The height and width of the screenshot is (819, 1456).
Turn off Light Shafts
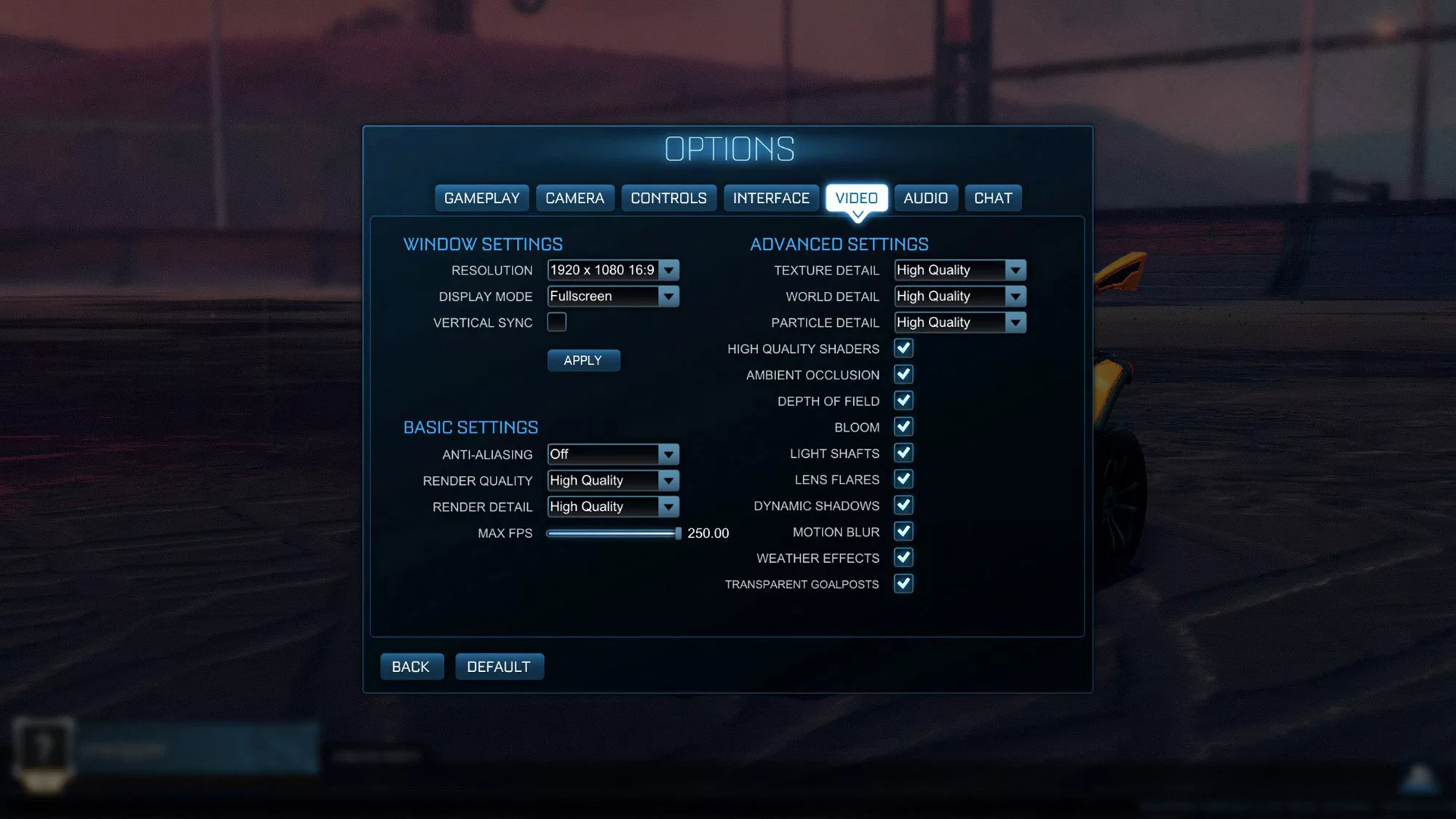(903, 454)
